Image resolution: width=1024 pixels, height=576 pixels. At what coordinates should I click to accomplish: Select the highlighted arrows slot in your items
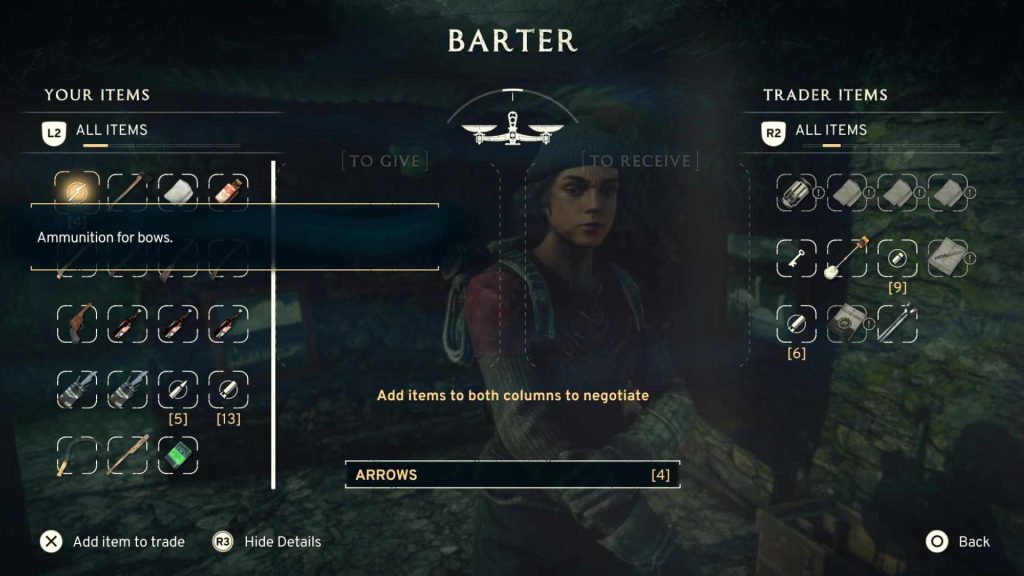pos(77,190)
